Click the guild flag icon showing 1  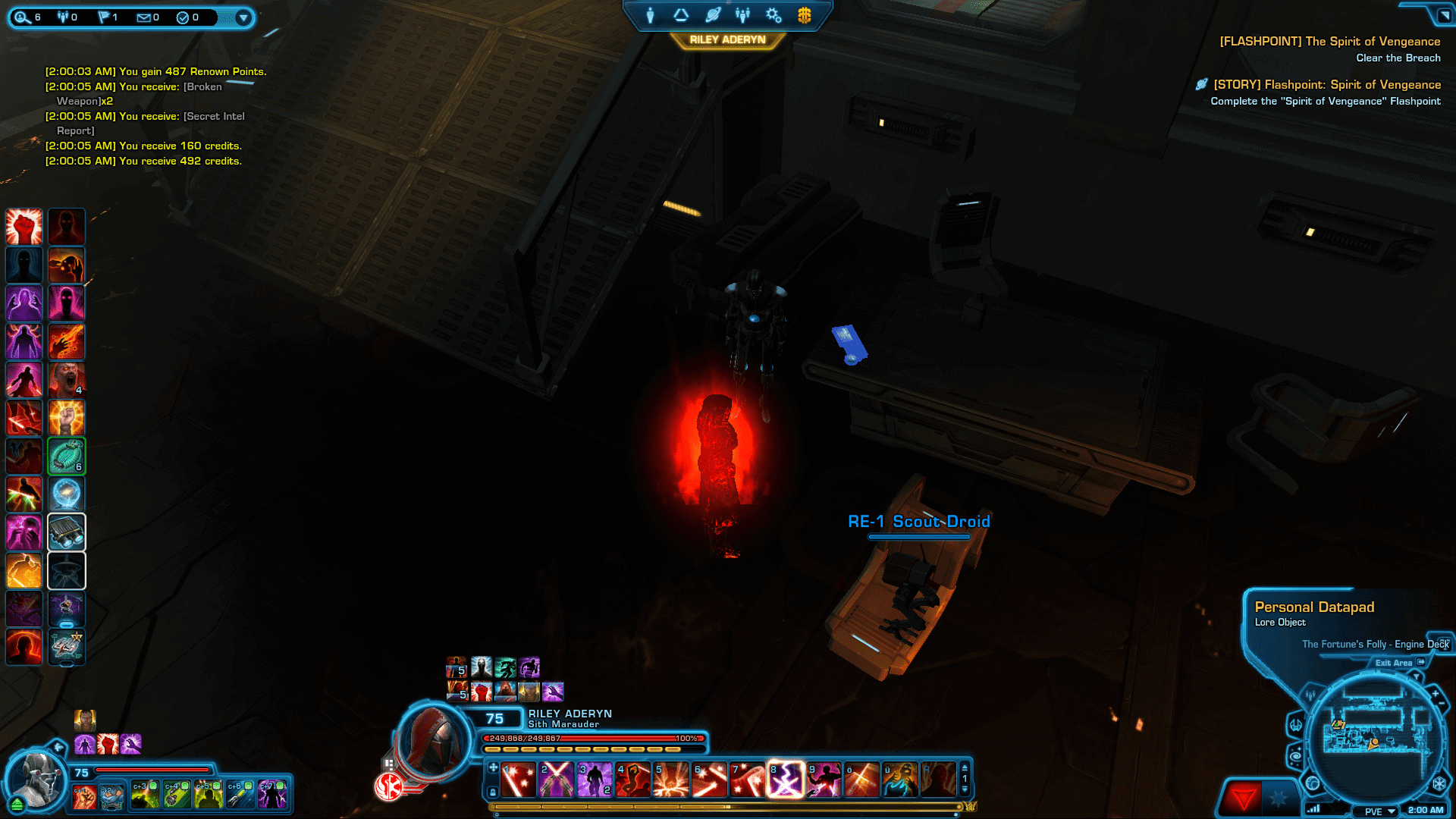pos(105,17)
